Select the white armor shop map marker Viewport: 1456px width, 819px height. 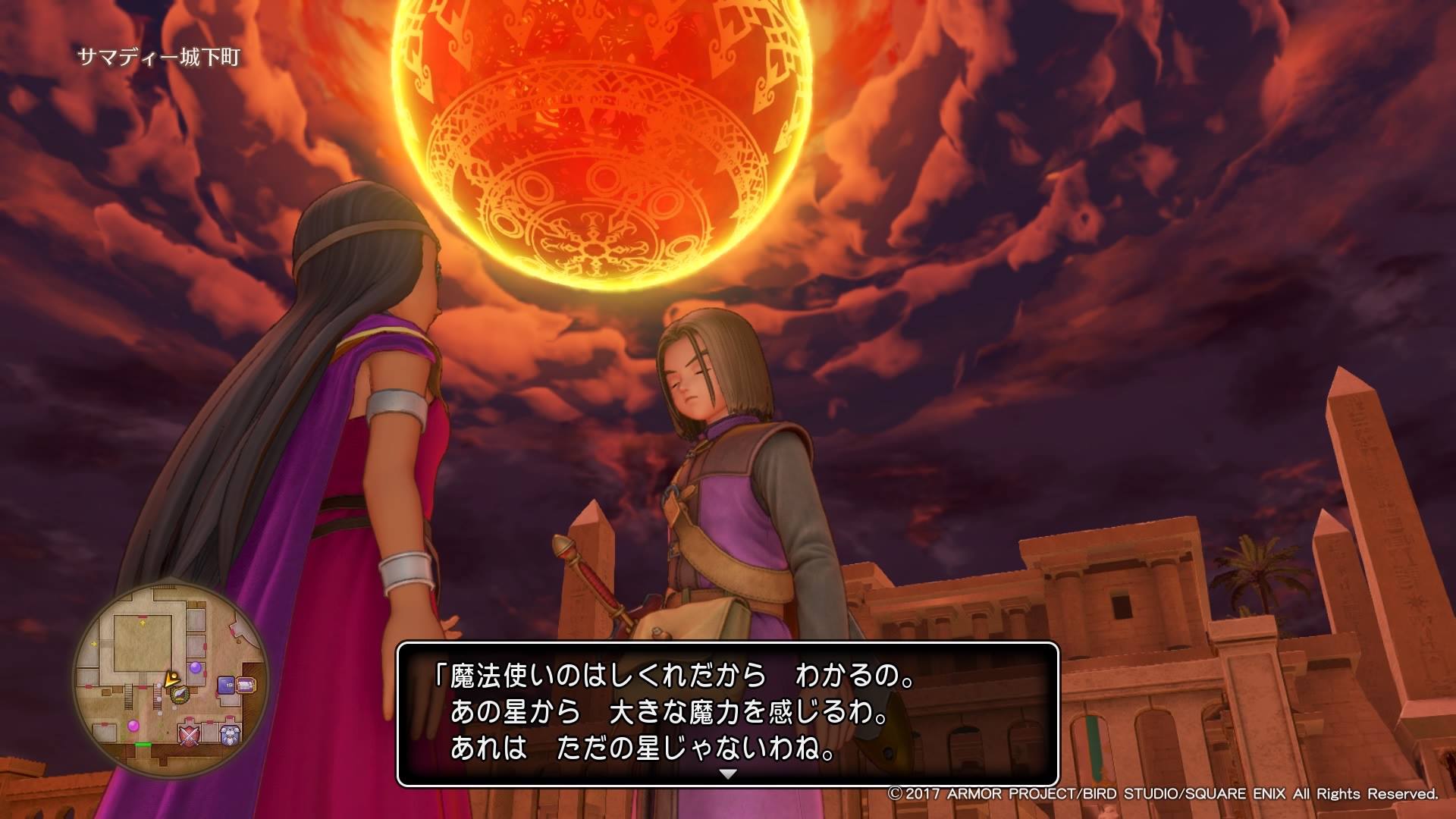click(x=229, y=733)
